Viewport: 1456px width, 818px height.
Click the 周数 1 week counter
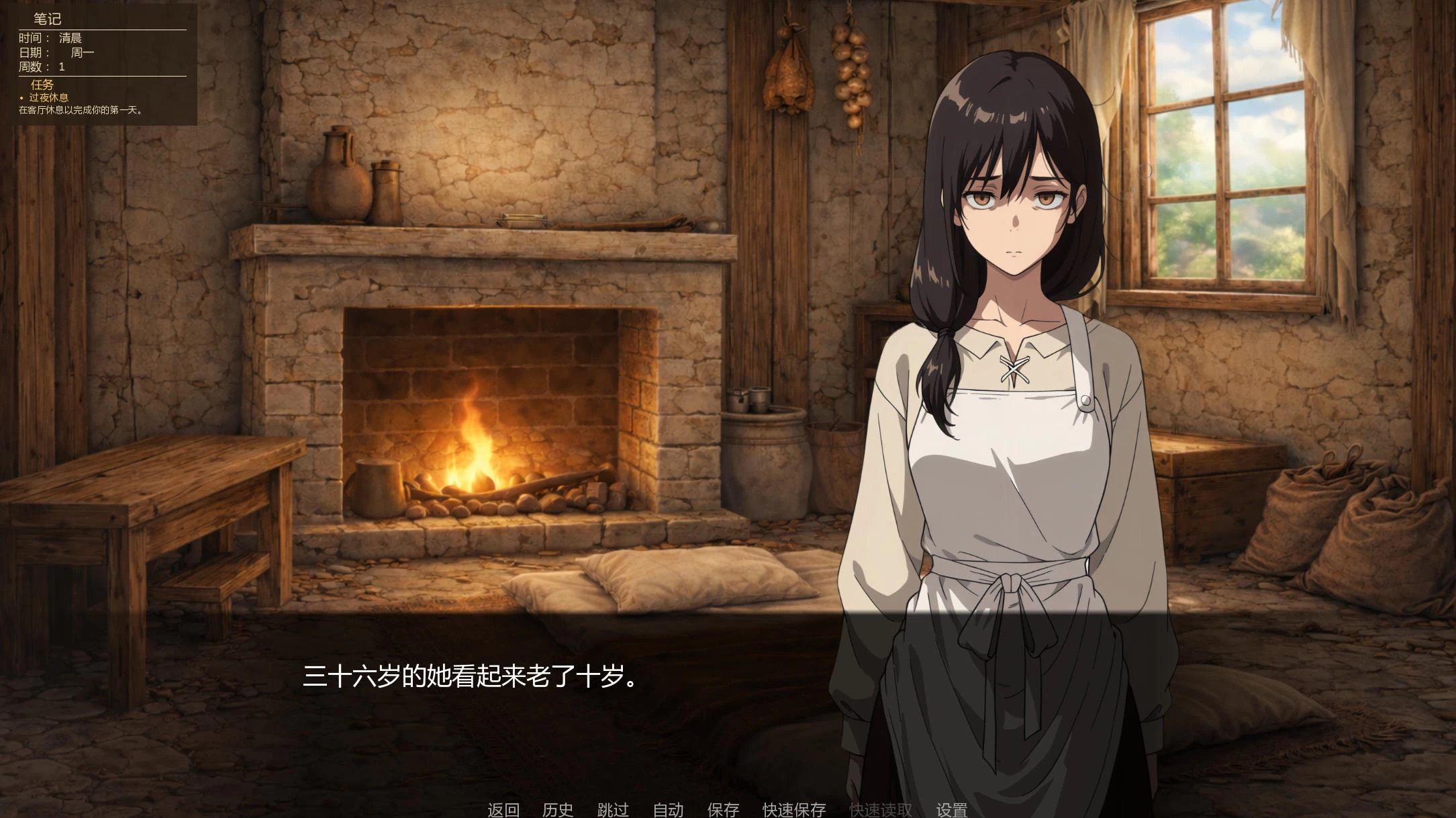coord(44,67)
